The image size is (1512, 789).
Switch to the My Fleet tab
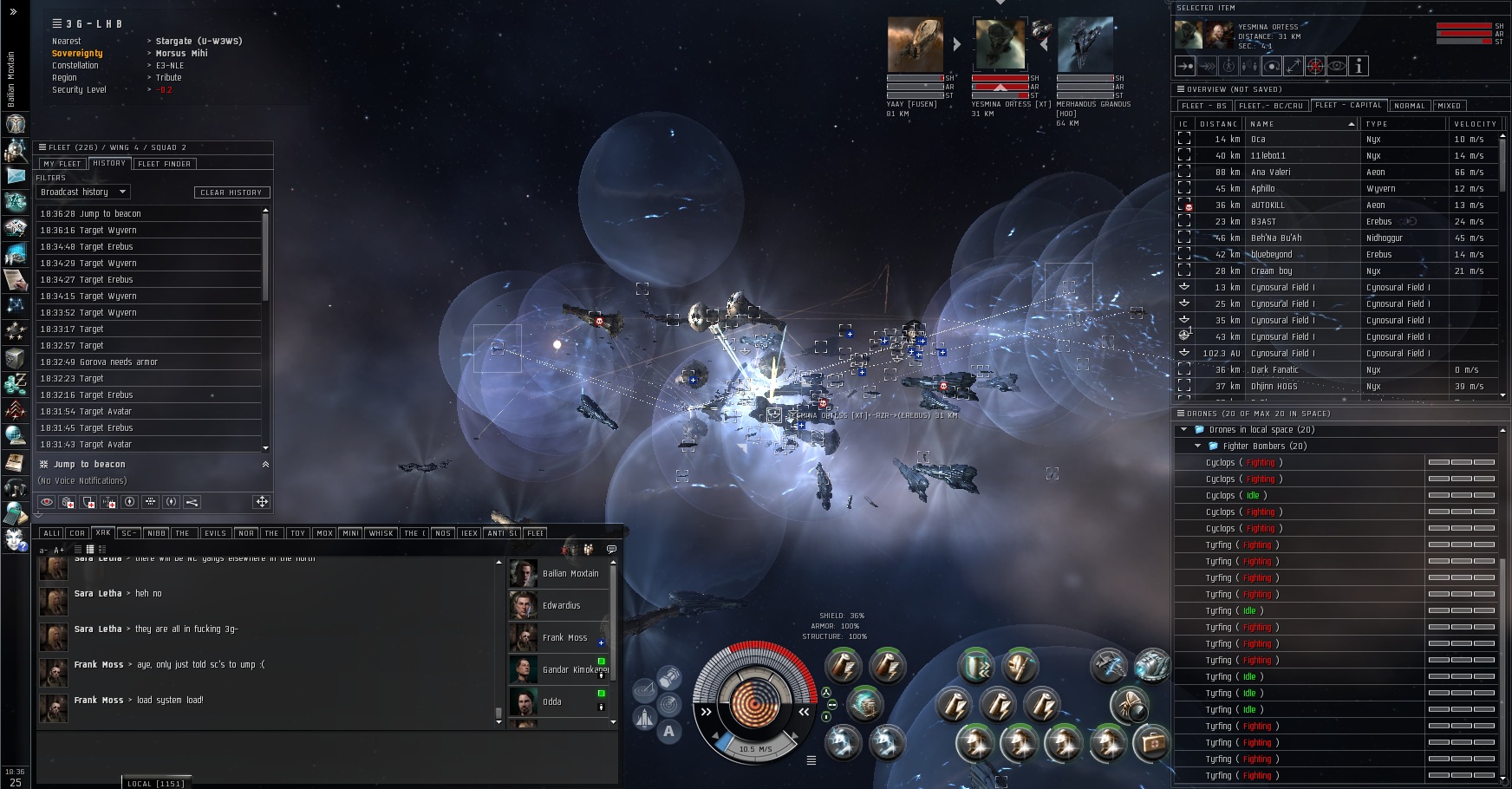coord(62,164)
